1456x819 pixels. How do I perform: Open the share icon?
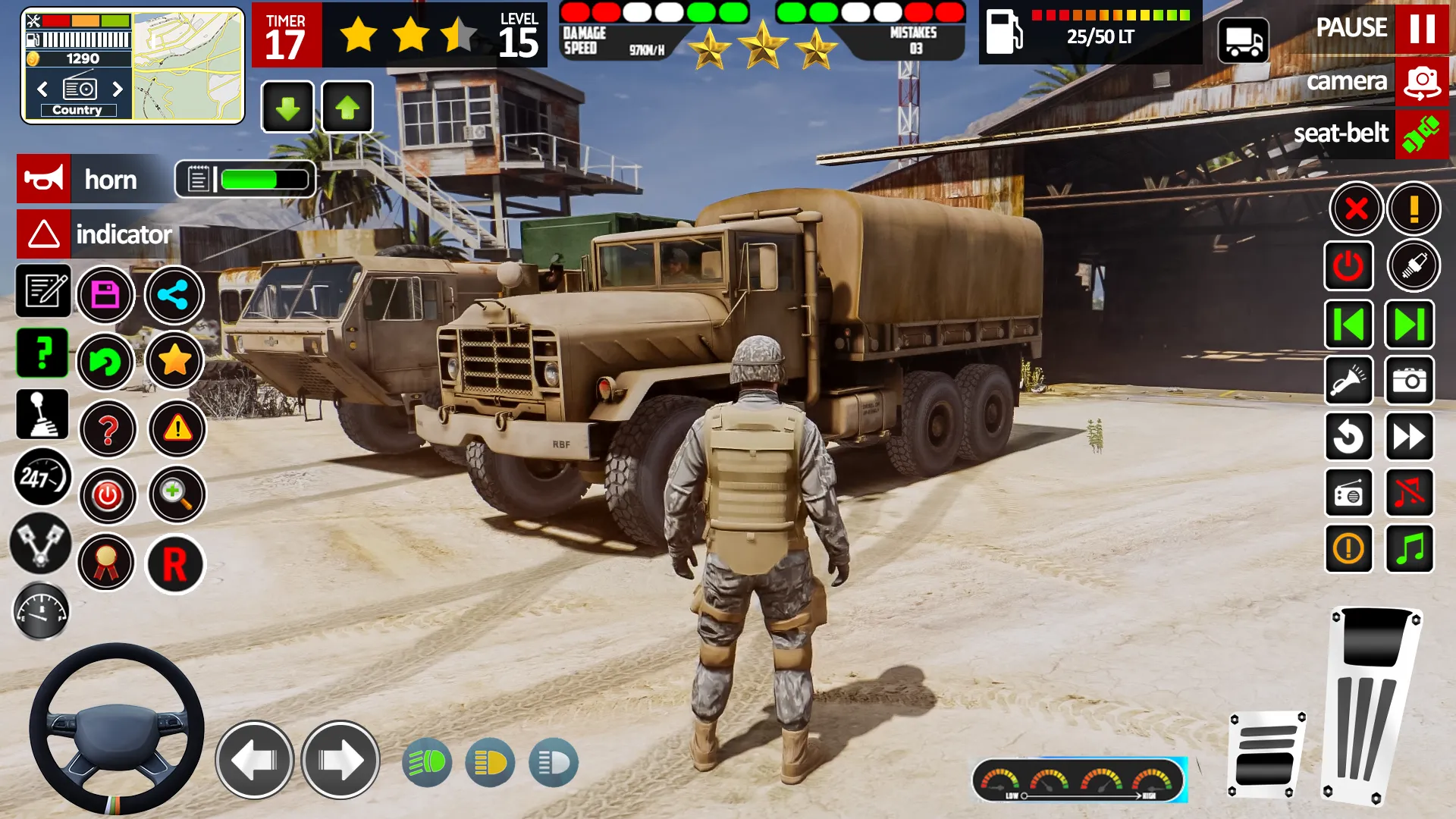tap(174, 295)
